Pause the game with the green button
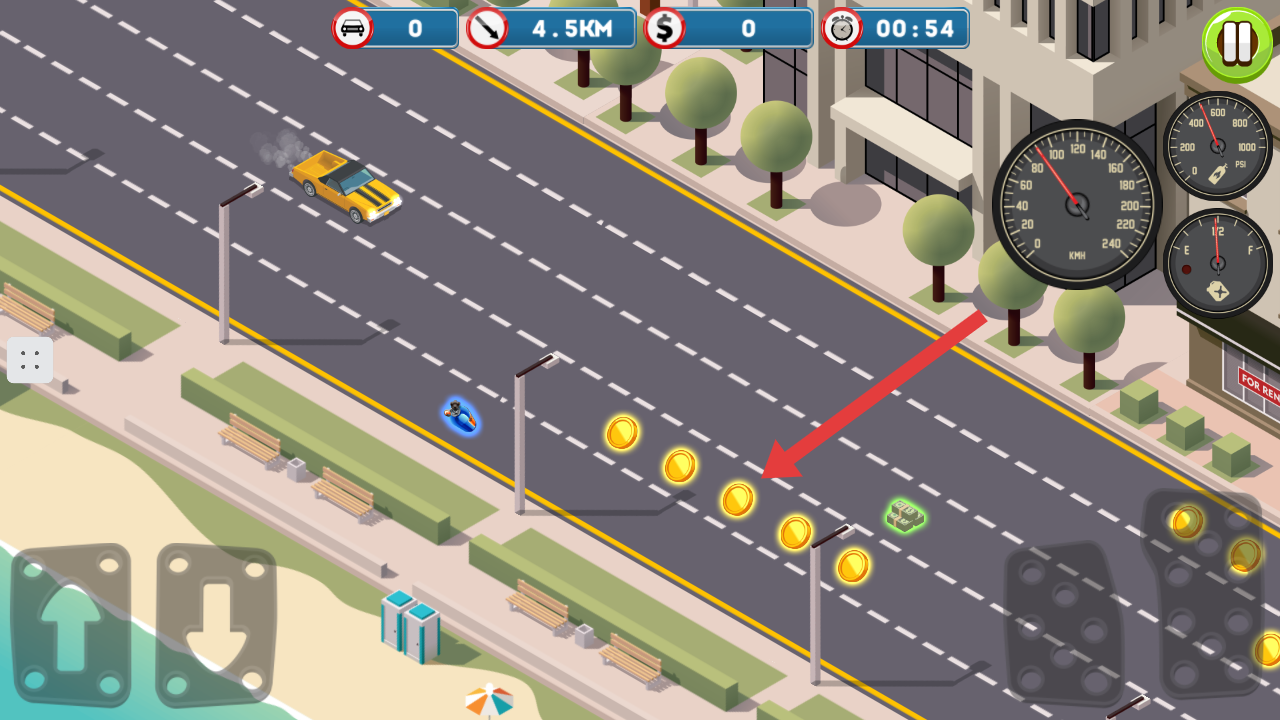Viewport: 1280px width, 720px height. pos(1237,44)
